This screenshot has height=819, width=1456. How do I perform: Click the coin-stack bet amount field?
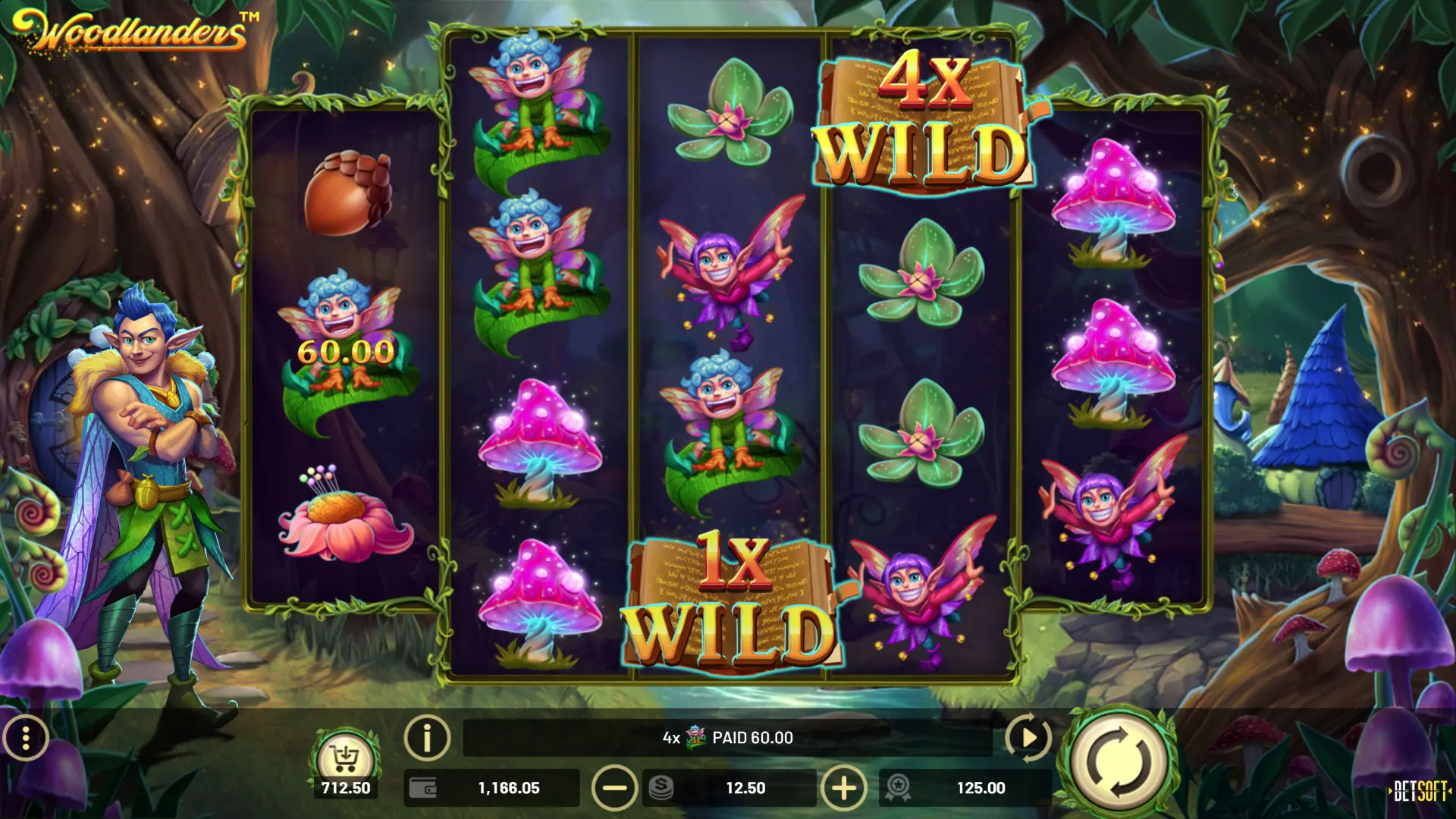730,788
